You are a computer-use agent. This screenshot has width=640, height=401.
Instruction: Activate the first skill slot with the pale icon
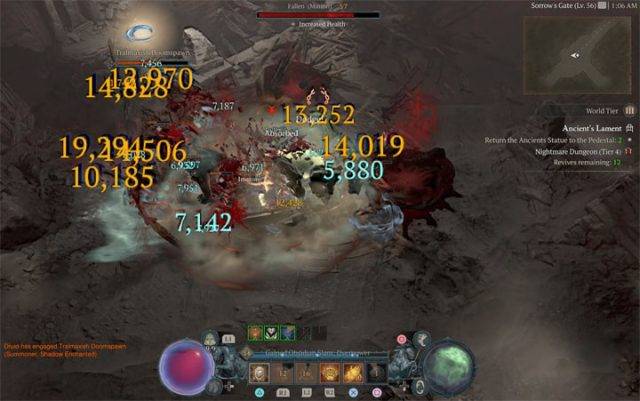[259, 373]
